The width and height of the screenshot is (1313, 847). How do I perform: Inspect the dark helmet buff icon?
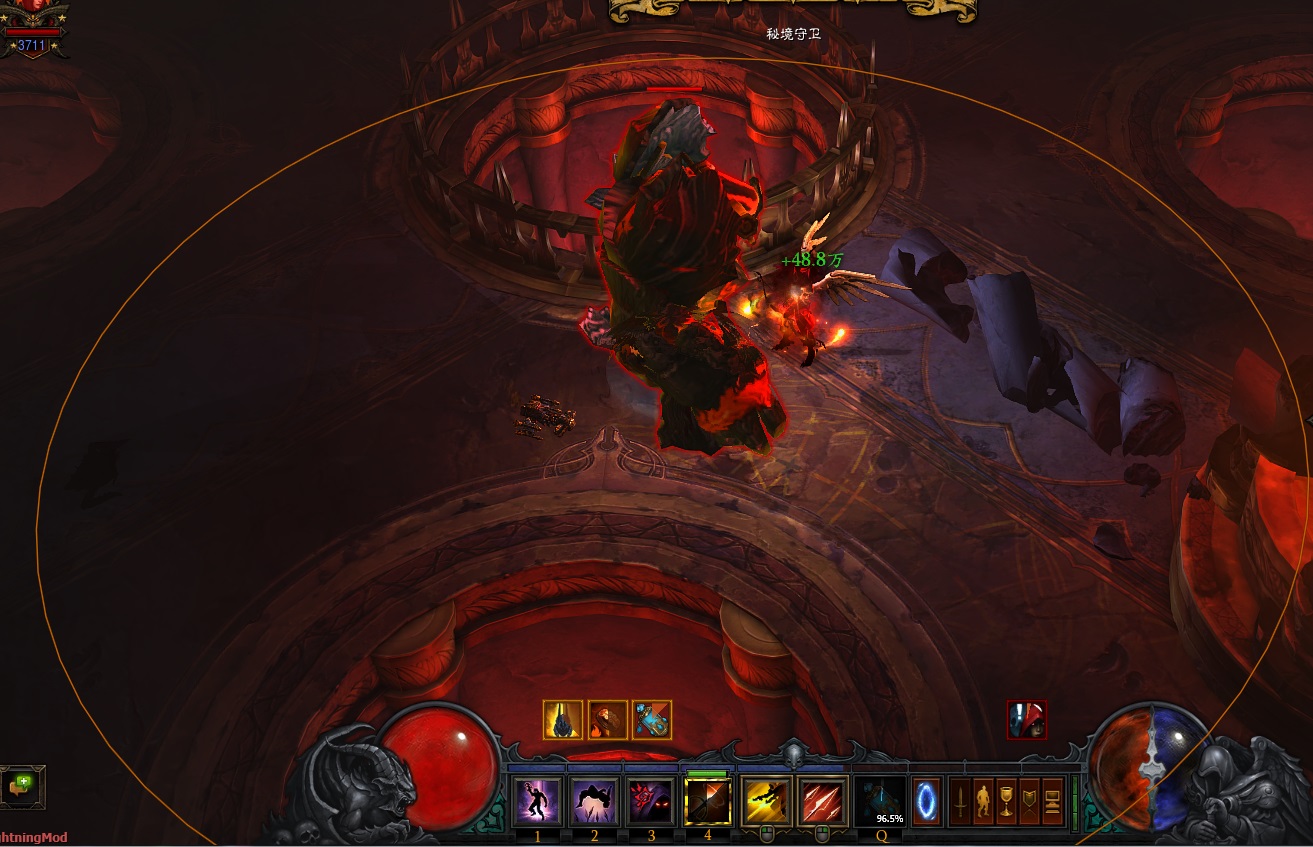[563, 720]
